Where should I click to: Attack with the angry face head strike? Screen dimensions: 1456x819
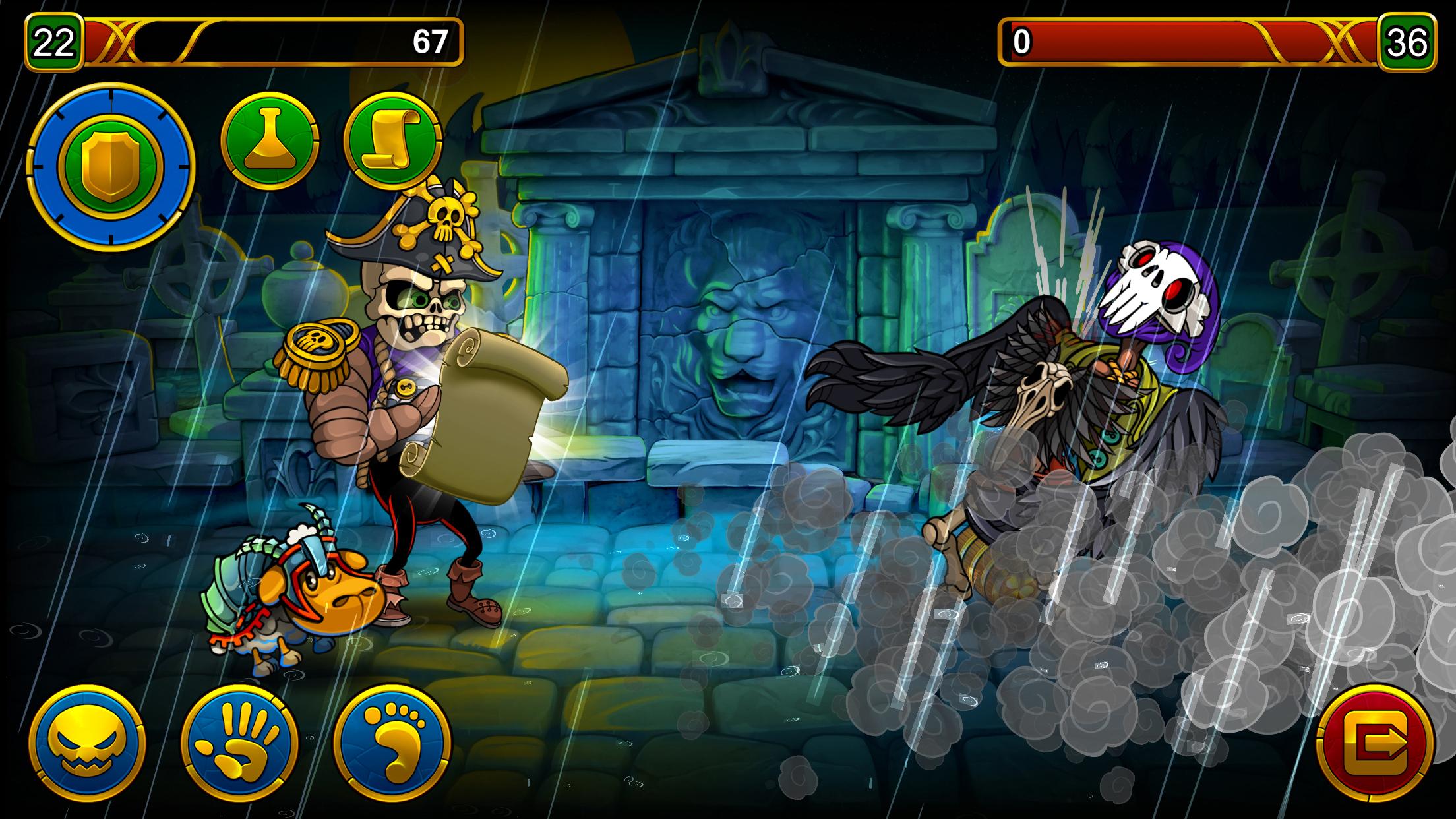click(87, 743)
